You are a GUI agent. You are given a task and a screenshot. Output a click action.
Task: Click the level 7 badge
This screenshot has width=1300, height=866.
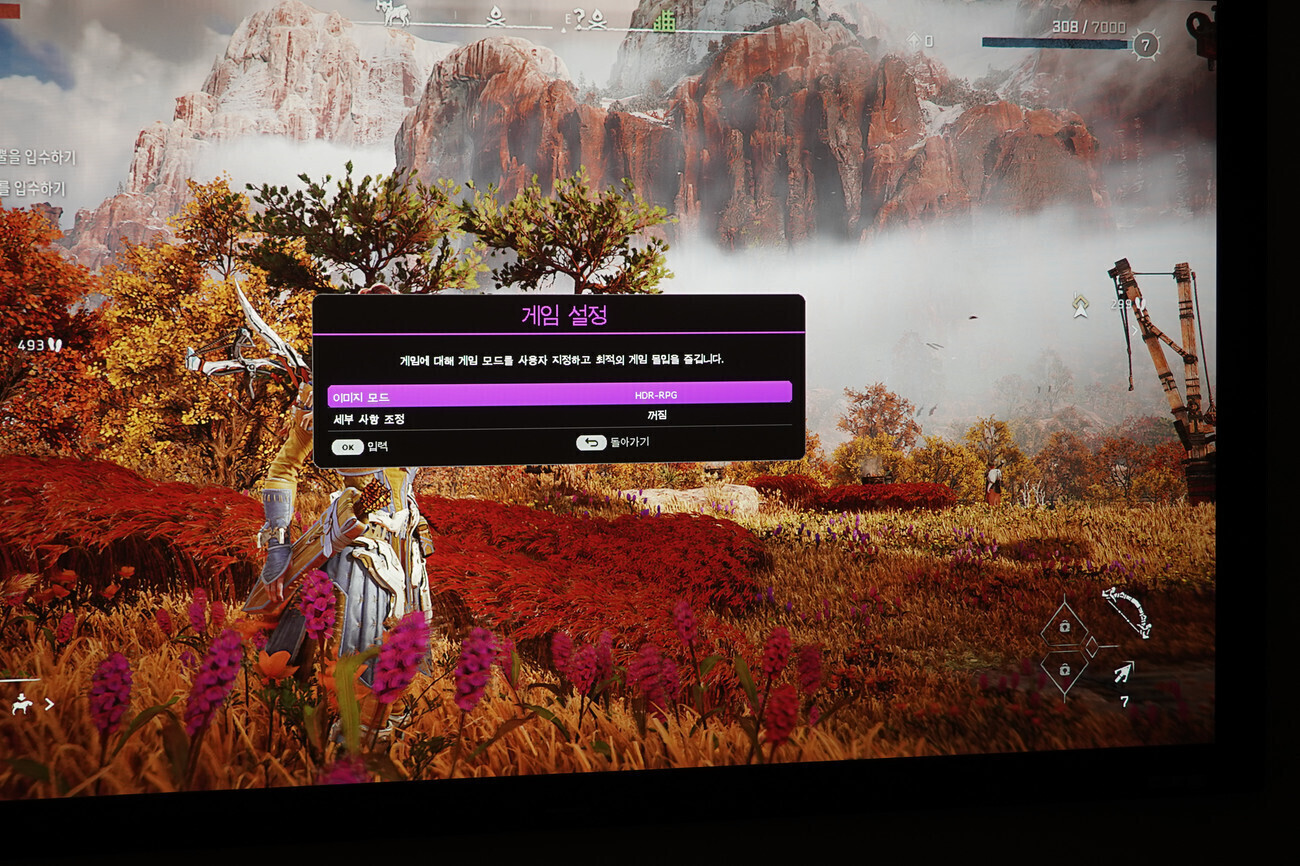(1146, 44)
